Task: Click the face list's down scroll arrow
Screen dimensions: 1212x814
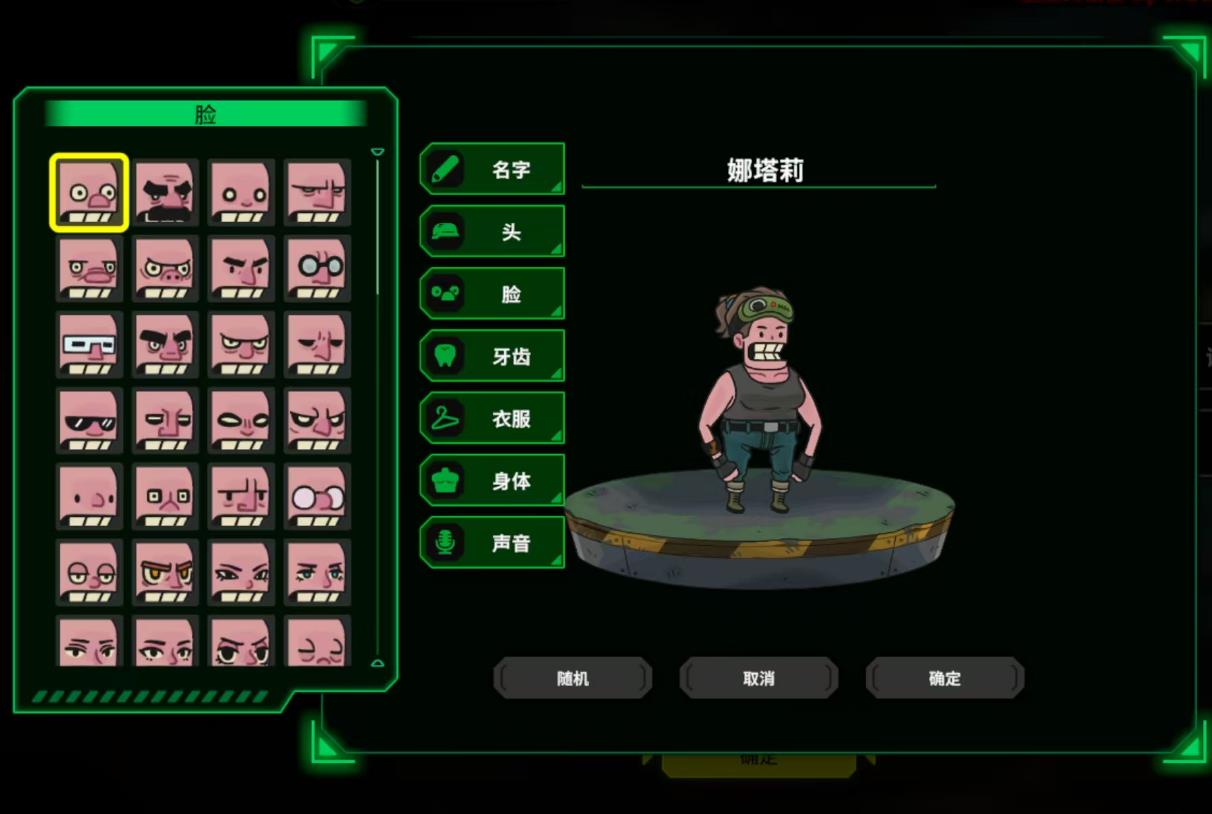Action: point(377,662)
